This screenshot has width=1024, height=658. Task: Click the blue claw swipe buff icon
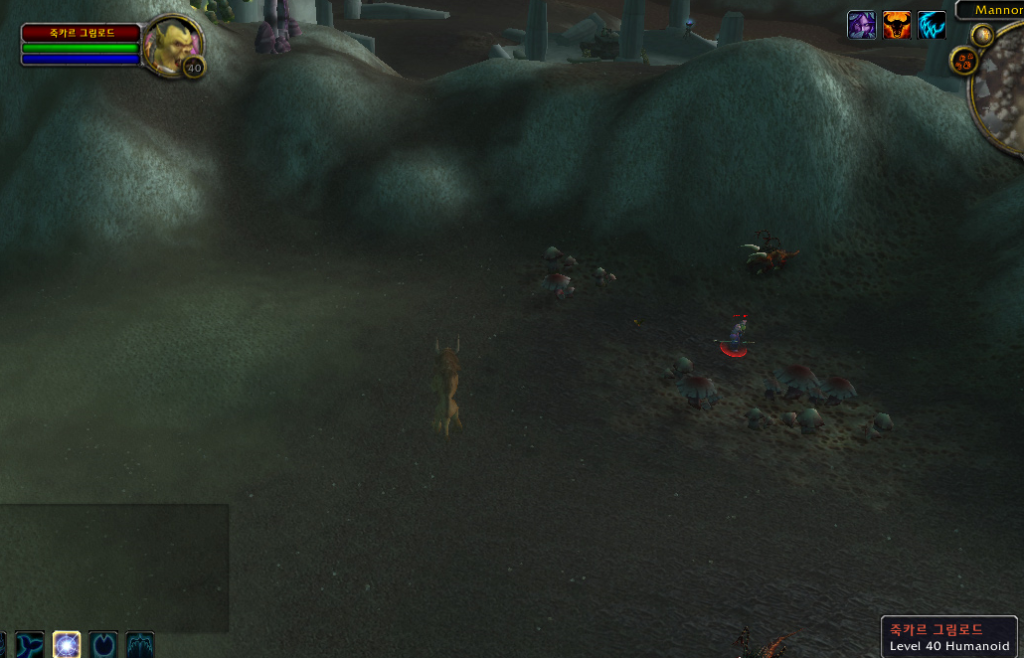click(x=932, y=25)
